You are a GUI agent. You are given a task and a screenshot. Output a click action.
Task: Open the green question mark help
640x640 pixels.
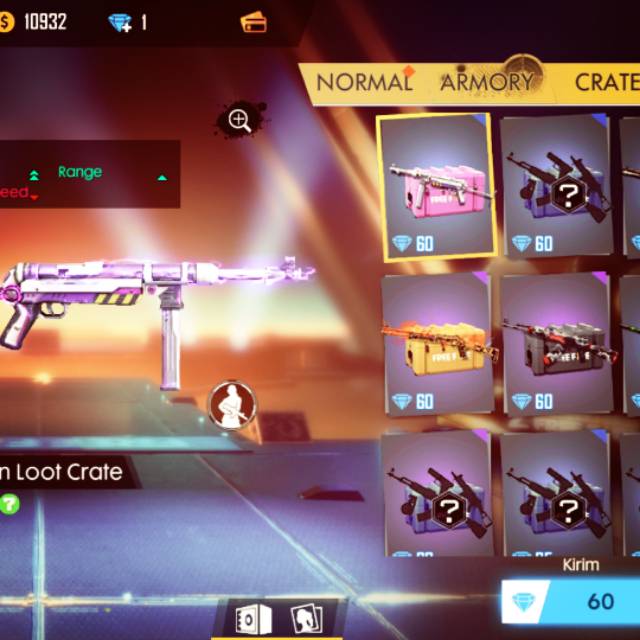(x=9, y=504)
